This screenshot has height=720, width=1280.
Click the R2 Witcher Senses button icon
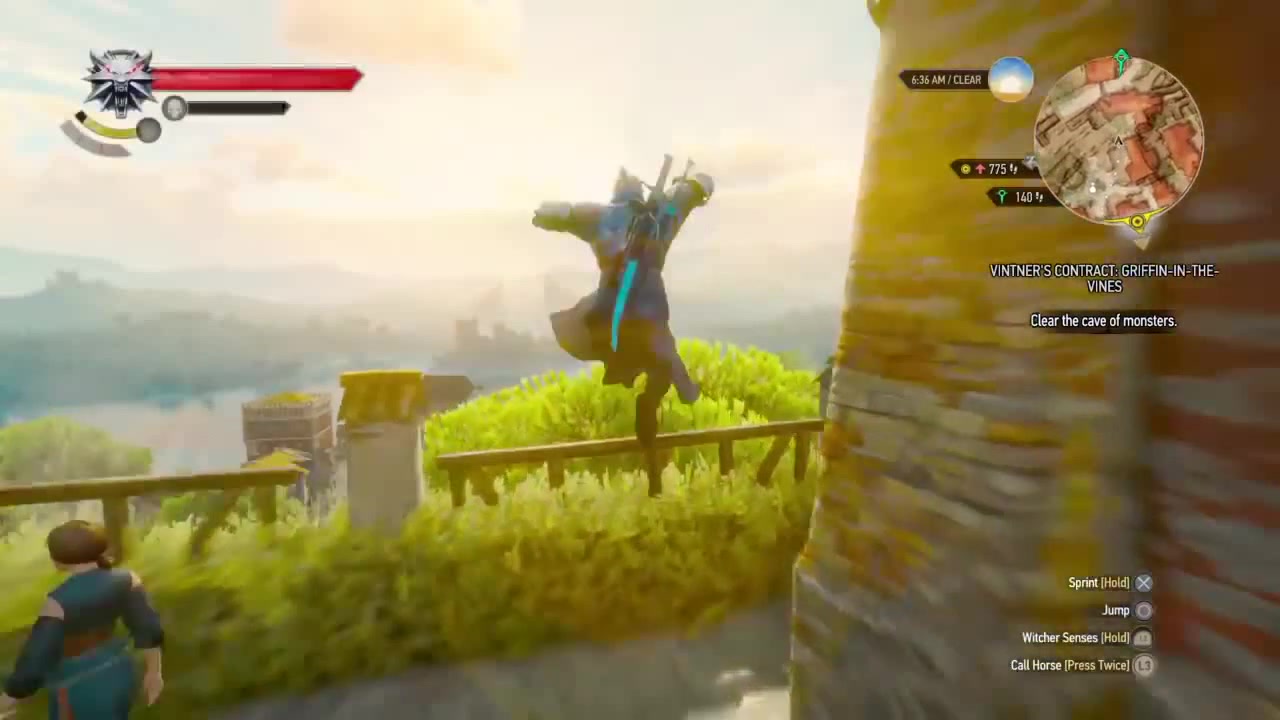point(1142,637)
